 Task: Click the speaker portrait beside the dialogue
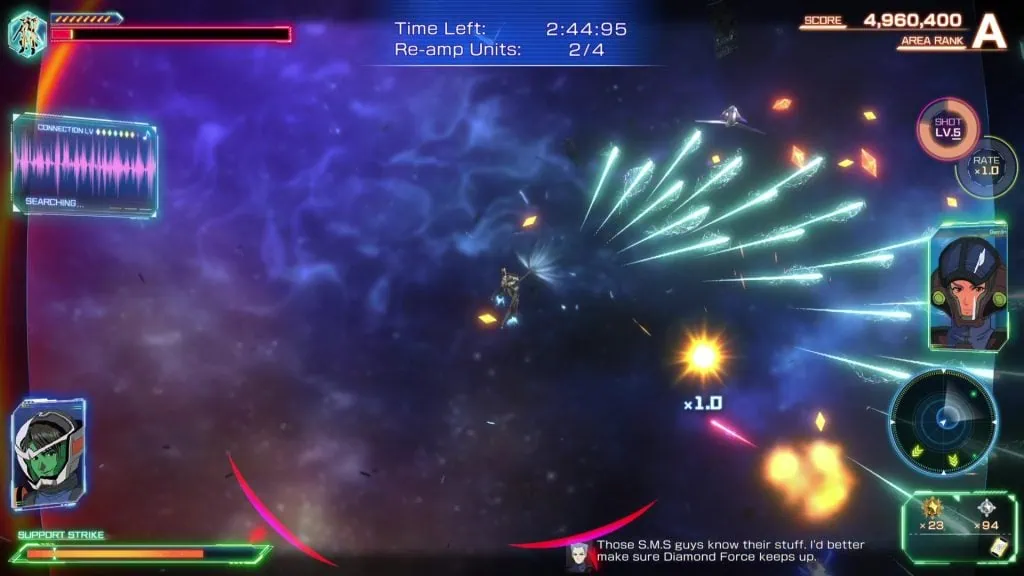click(578, 555)
